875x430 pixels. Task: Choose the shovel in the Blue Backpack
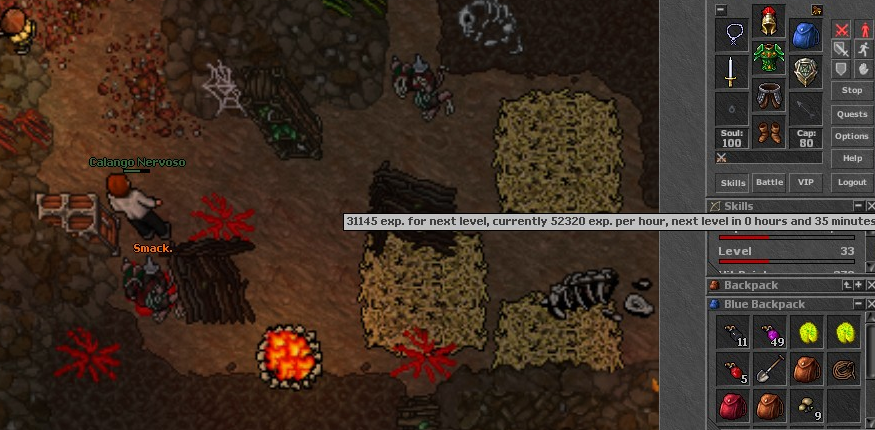(x=769, y=369)
